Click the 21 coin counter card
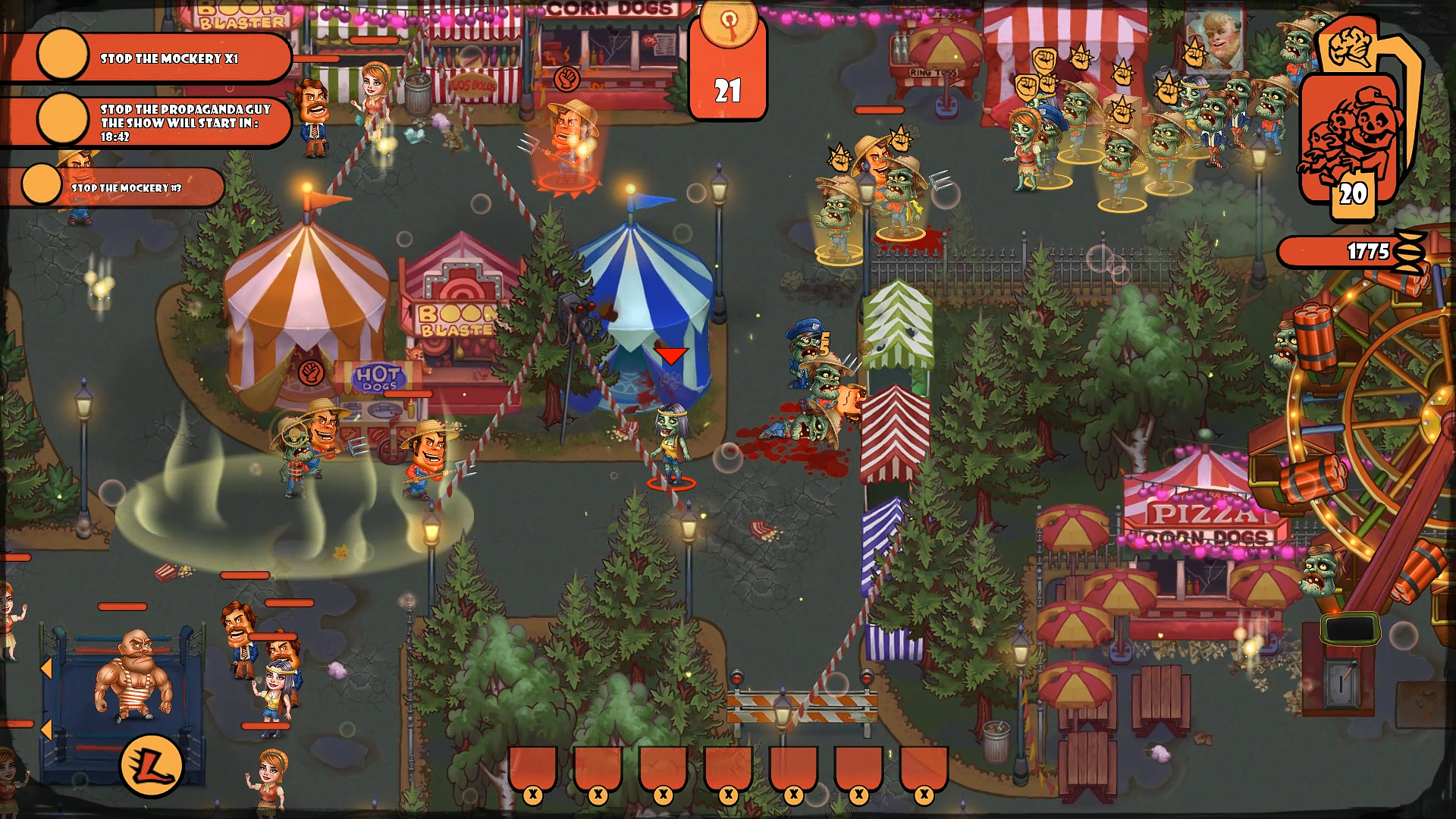This screenshot has height=819, width=1456. click(726, 91)
